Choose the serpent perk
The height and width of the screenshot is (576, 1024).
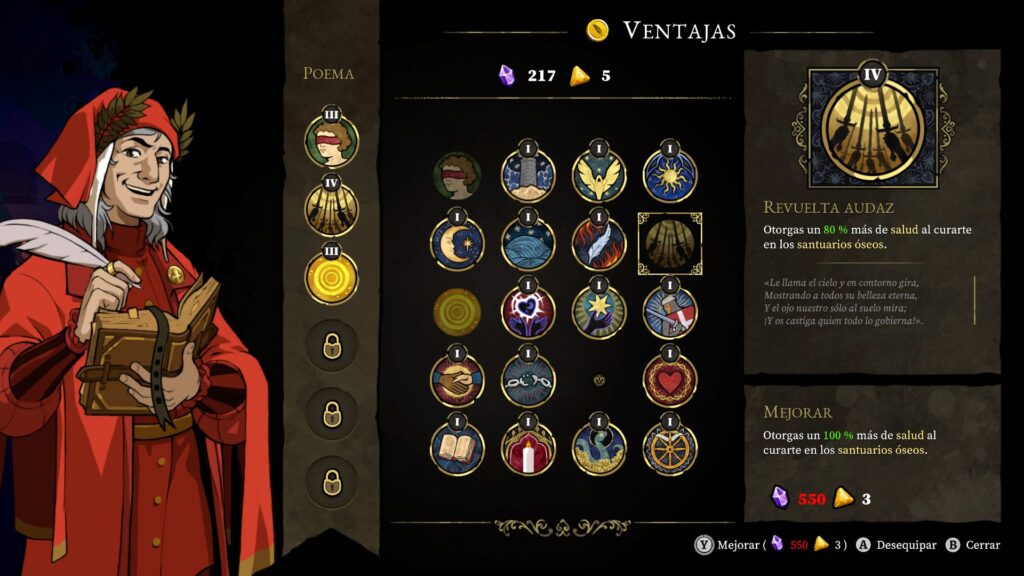coord(599,448)
